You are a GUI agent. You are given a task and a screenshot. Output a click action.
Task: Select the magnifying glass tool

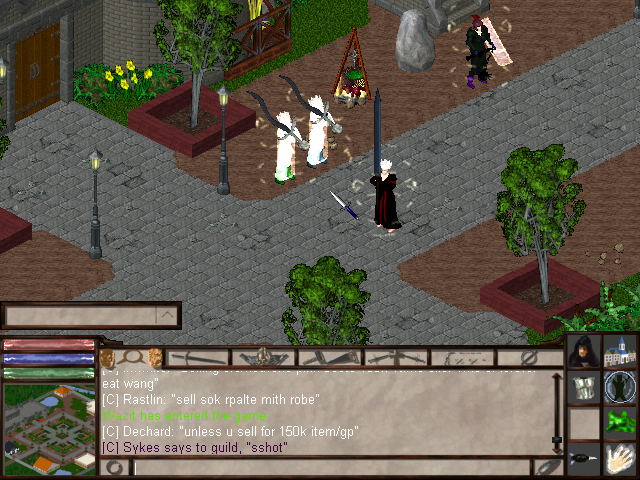click(x=130, y=357)
